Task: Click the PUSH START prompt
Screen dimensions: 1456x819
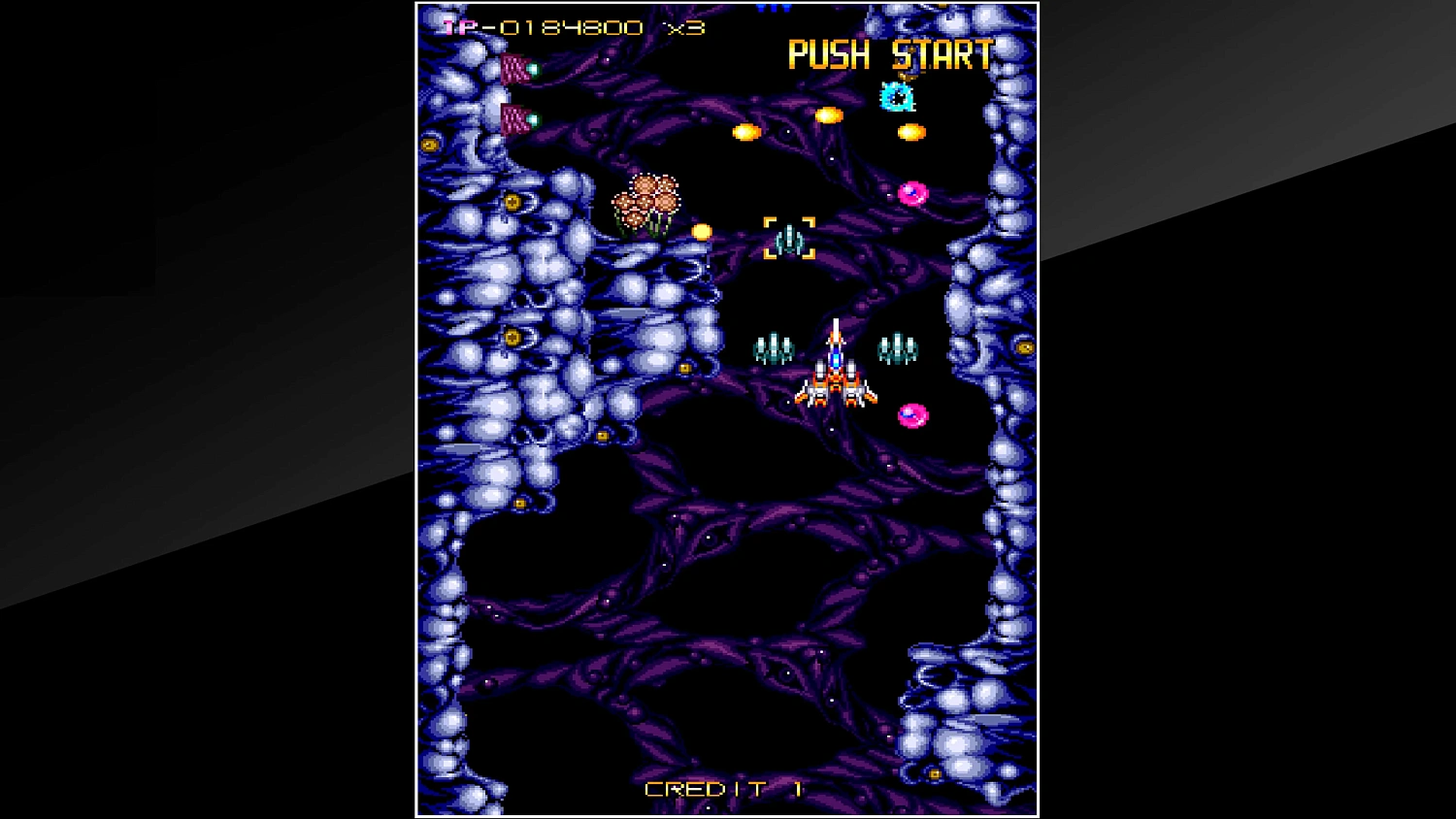Action: pyautogui.click(x=888, y=55)
